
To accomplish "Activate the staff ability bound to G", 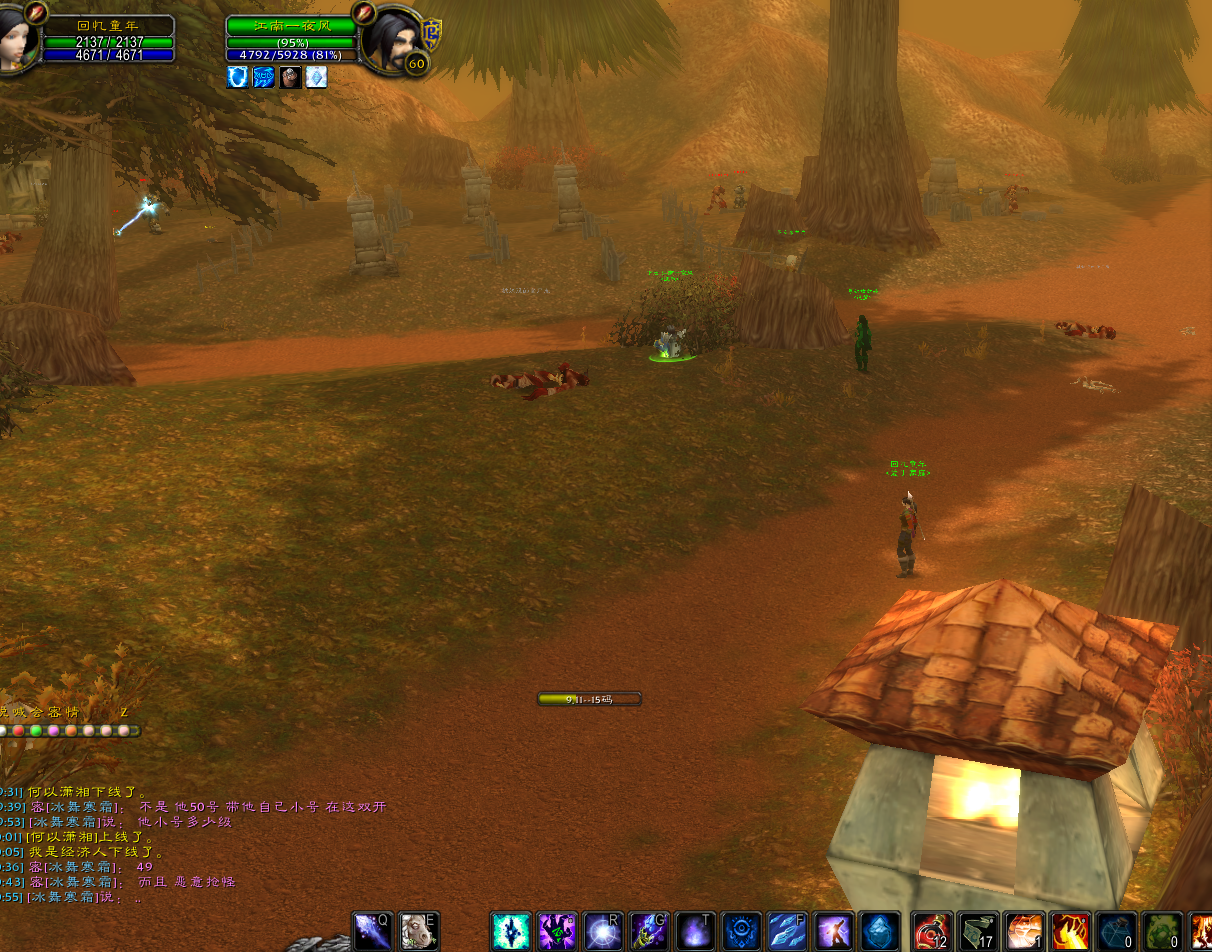I will point(649,931).
